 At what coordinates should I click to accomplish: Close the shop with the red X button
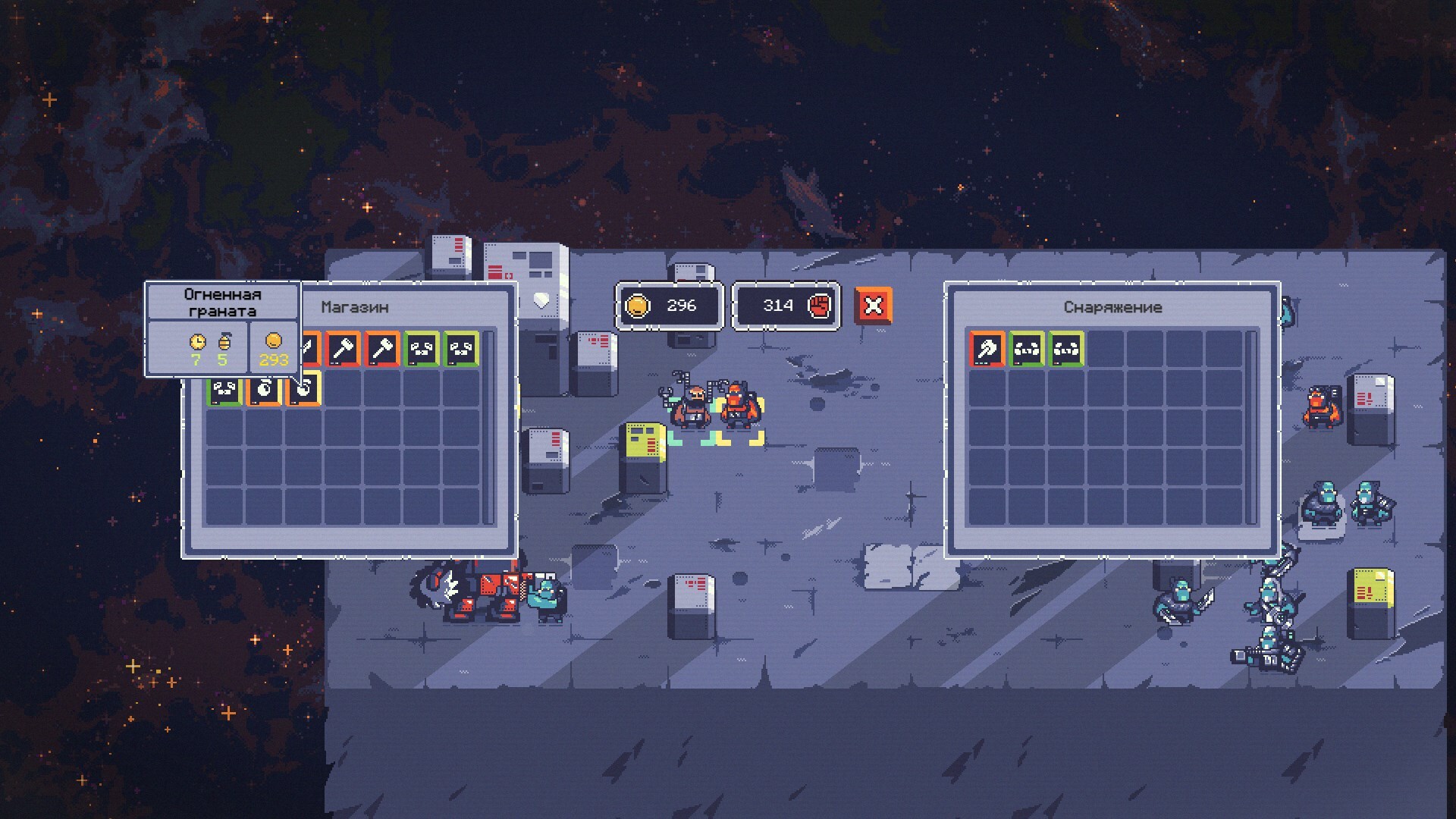coord(873,306)
